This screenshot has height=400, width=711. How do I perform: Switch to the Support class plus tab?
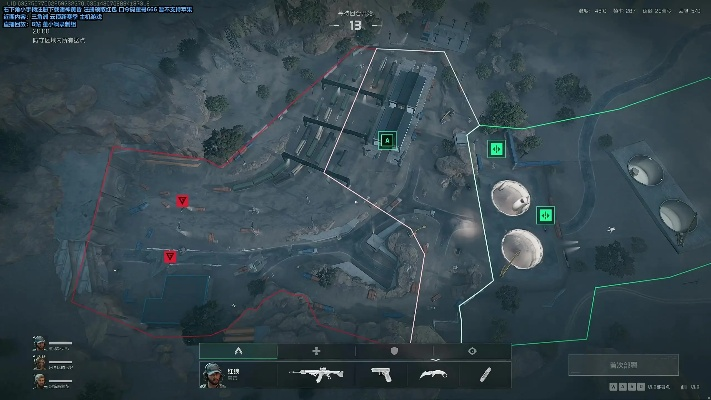coord(316,351)
